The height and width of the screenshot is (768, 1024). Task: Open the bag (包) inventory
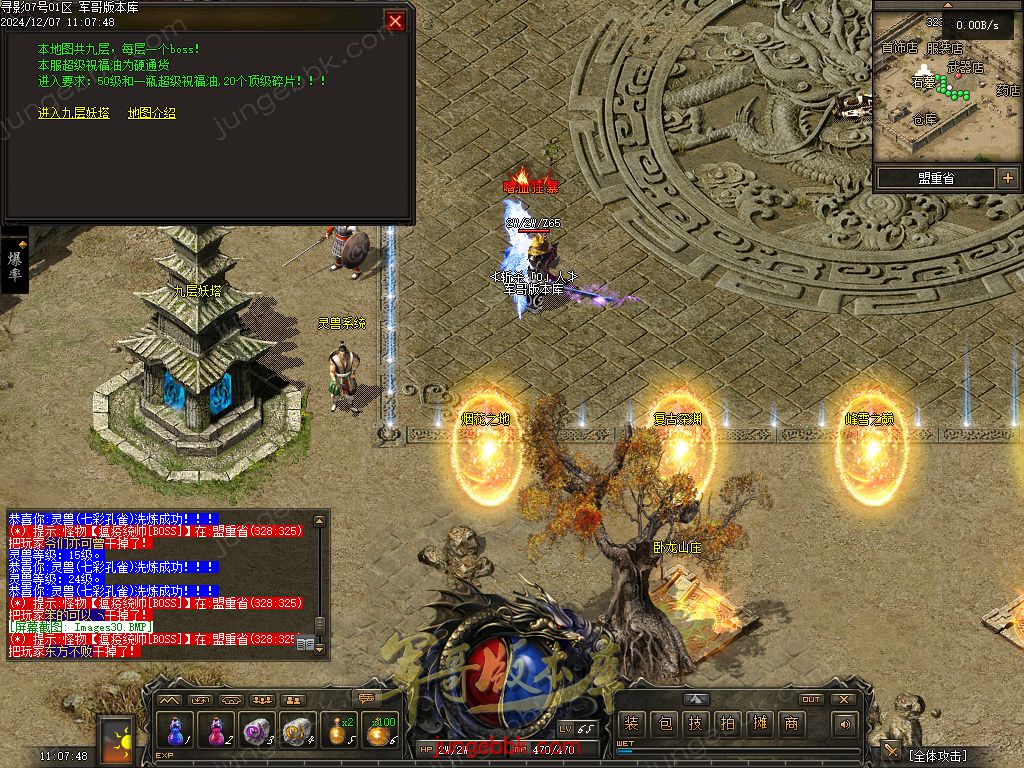(x=663, y=724)
